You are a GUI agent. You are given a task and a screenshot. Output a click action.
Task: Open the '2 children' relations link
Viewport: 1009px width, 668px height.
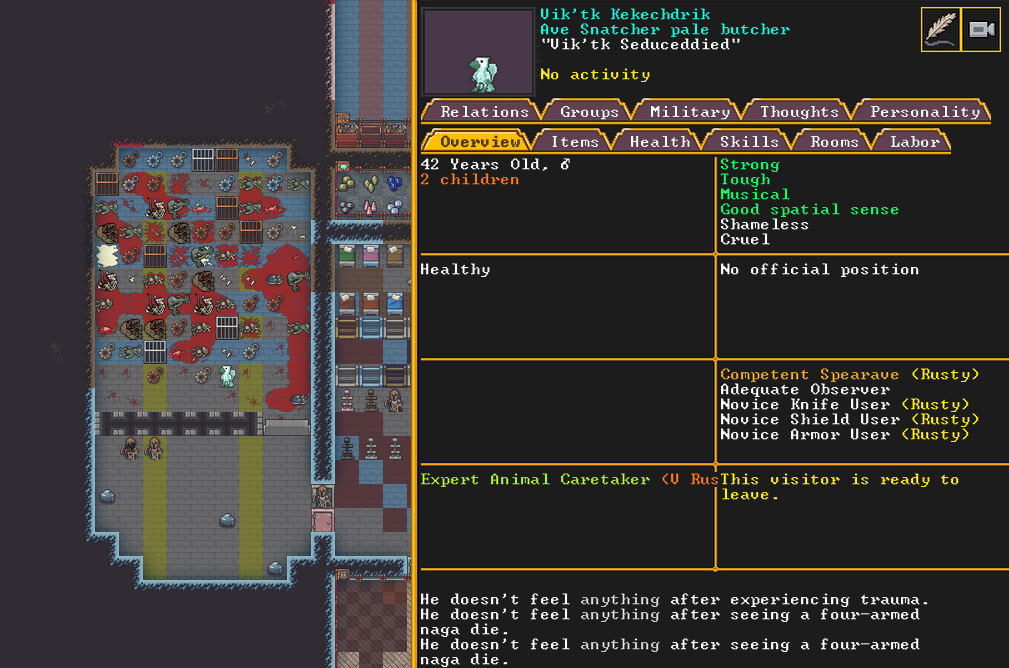[x=469, y=180]
